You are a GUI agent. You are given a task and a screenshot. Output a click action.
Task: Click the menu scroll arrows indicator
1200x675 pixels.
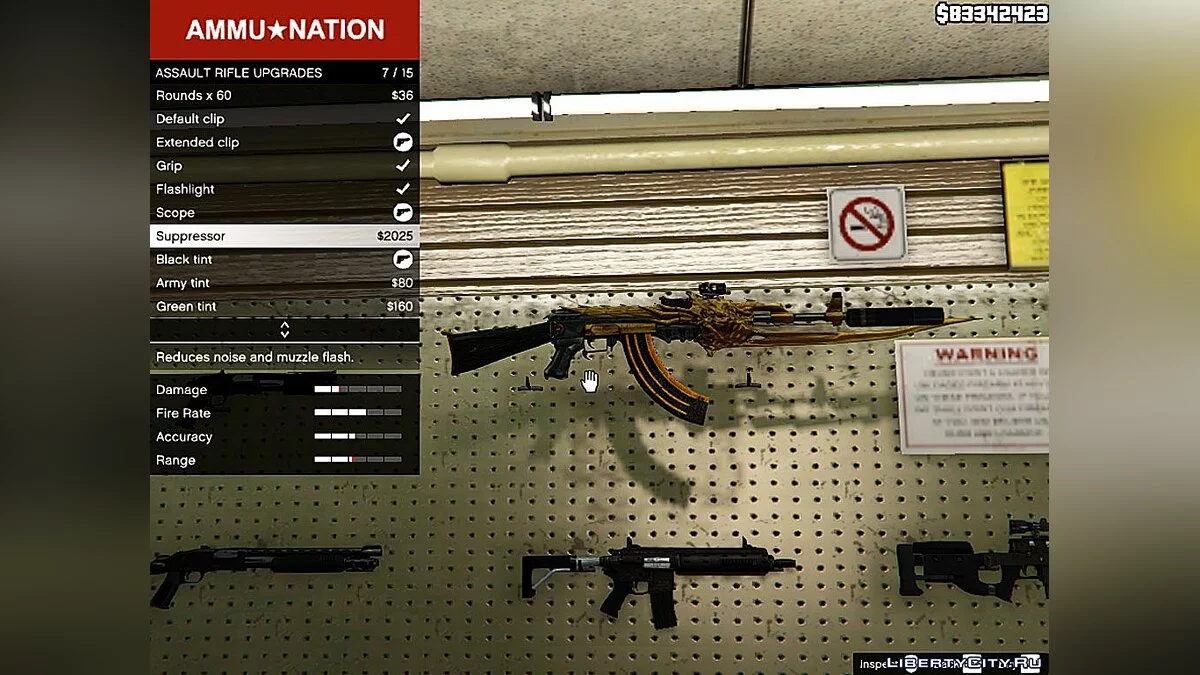point(284,329)
